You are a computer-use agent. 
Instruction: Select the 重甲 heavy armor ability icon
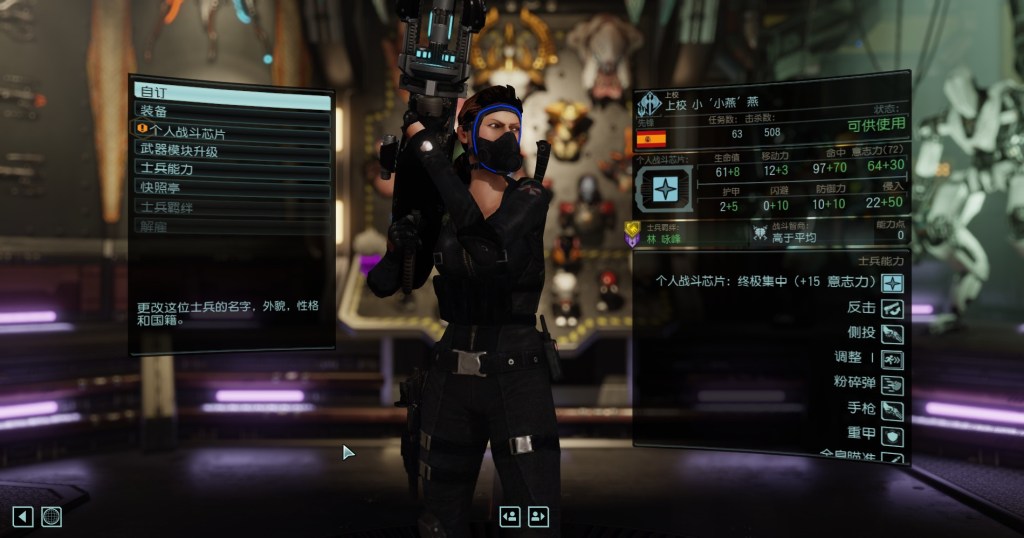tap(892, 436)
